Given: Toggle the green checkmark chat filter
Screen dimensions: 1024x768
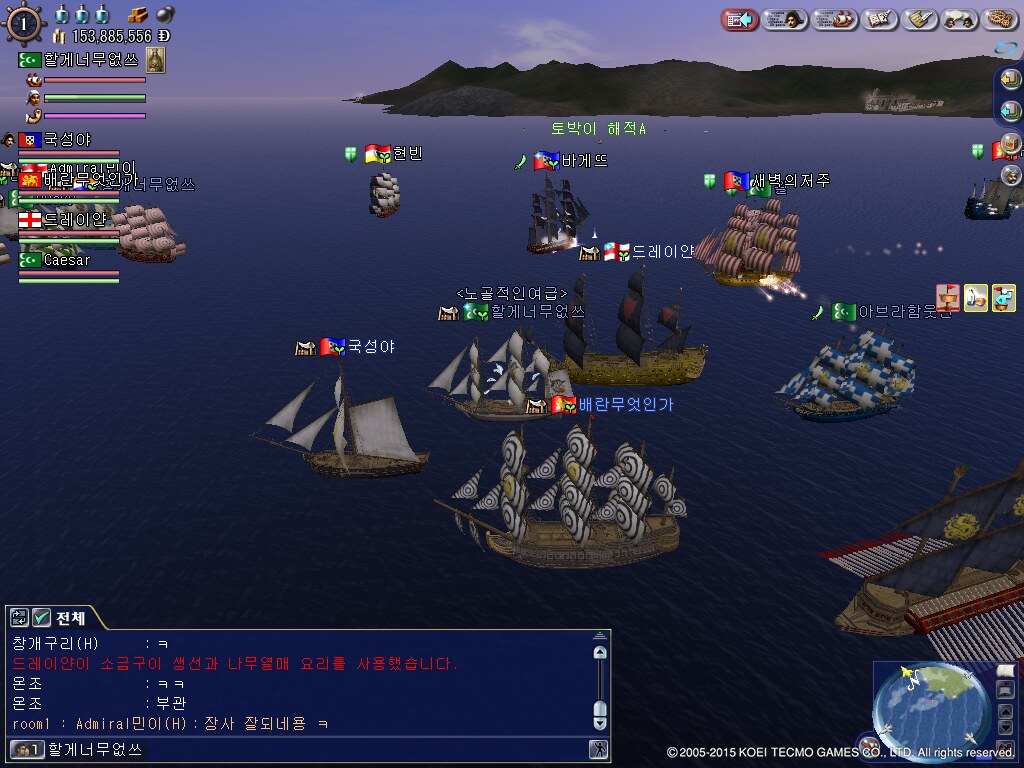Looking at the screenshot, I should [42, 618].
